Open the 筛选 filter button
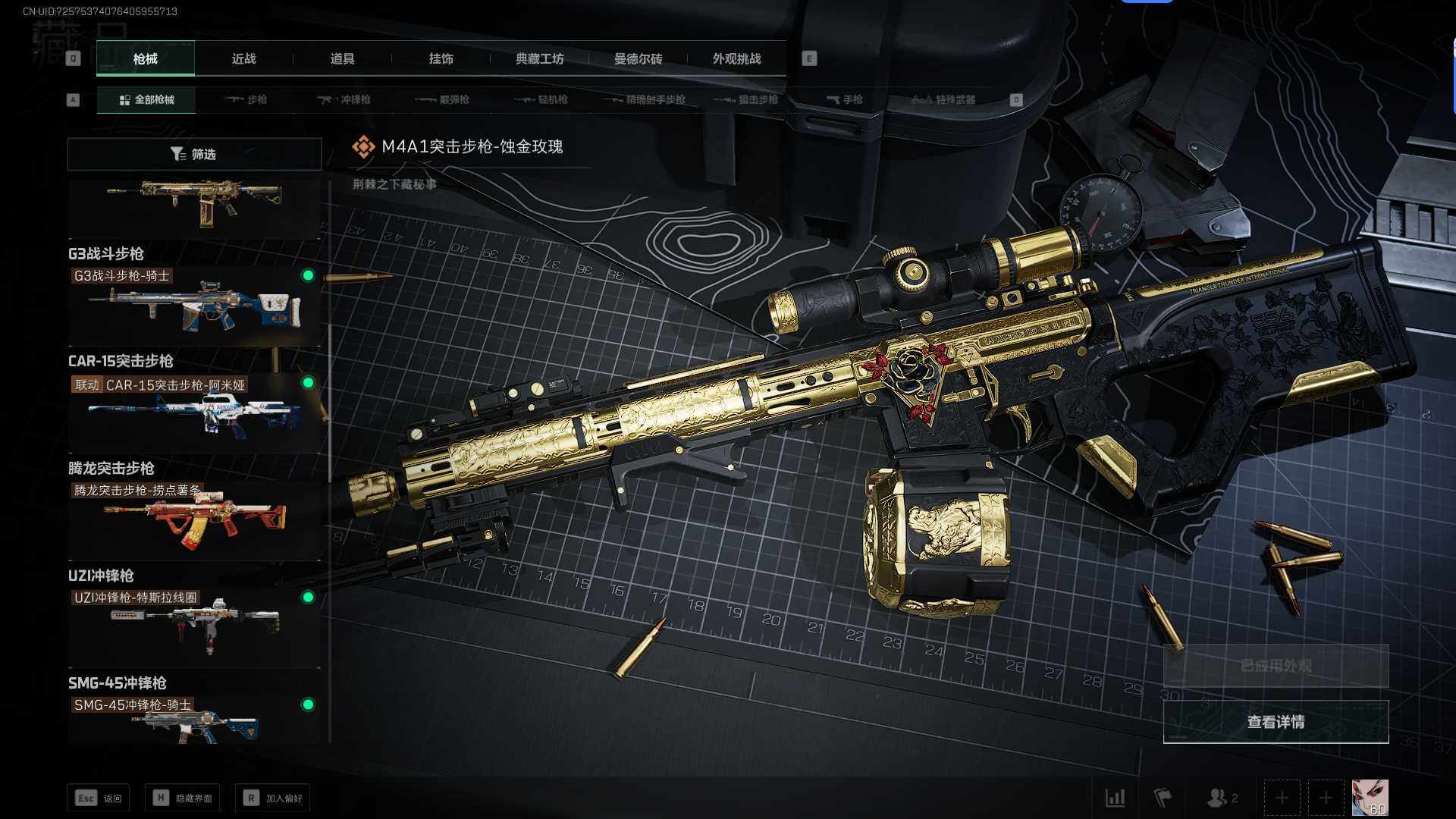Image resolution: width=1456 pixels, height=819 pixels. [x=194, y=154]
